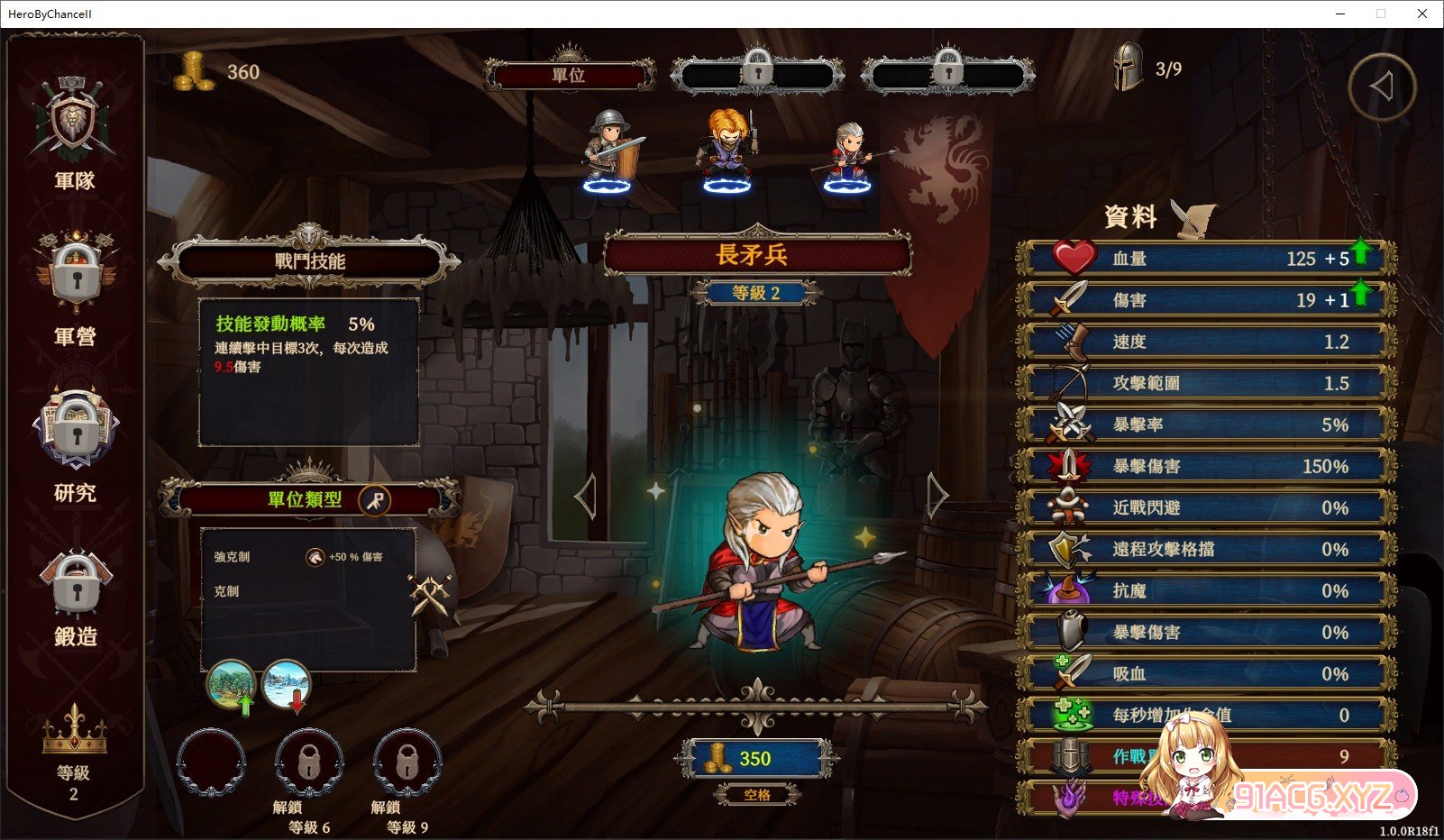Viewport: 1444px width, 840px height.
Task: Open the locked 研究 research menu
Action: [x=75, y=443]
